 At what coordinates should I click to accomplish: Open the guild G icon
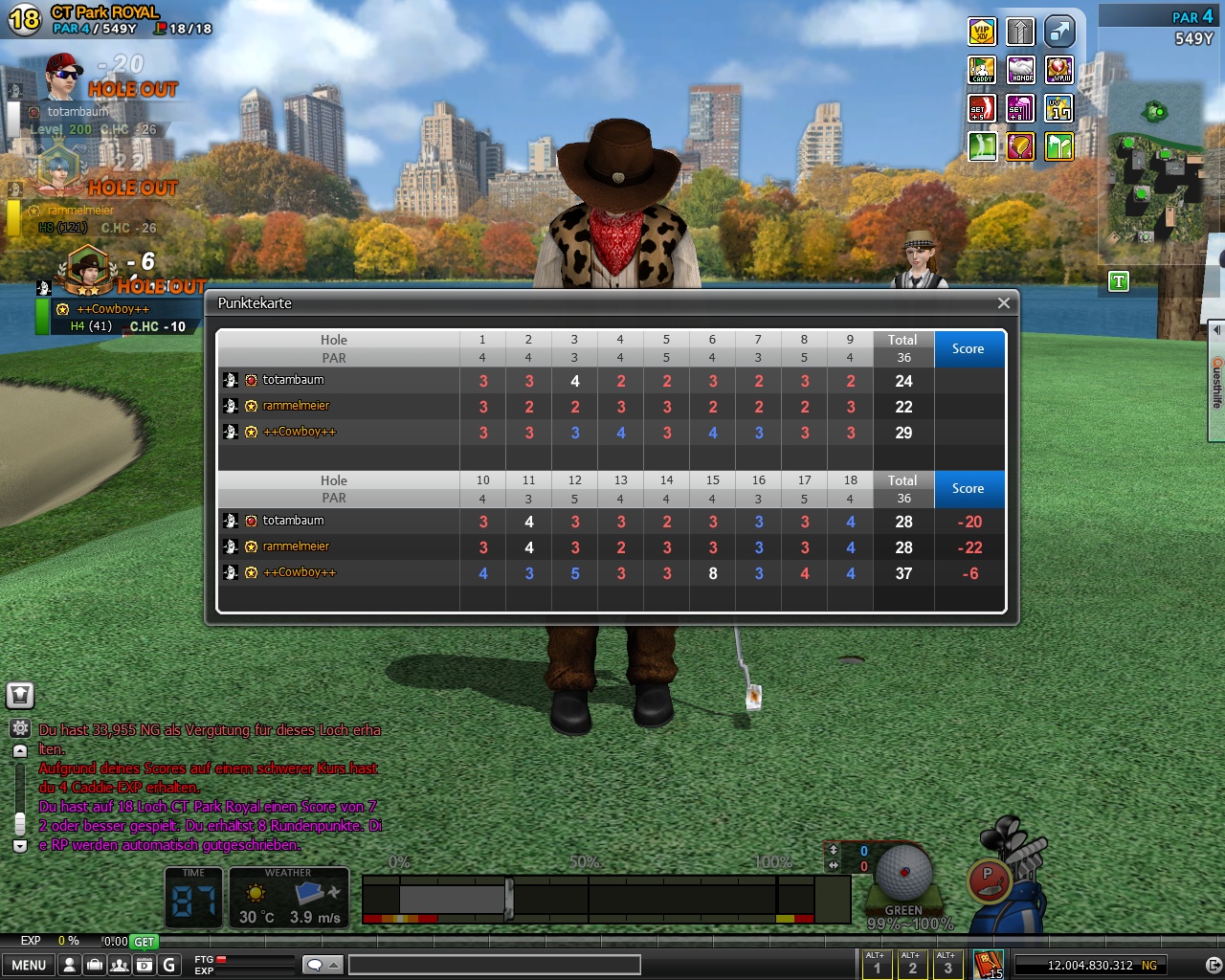coord(169,965)
